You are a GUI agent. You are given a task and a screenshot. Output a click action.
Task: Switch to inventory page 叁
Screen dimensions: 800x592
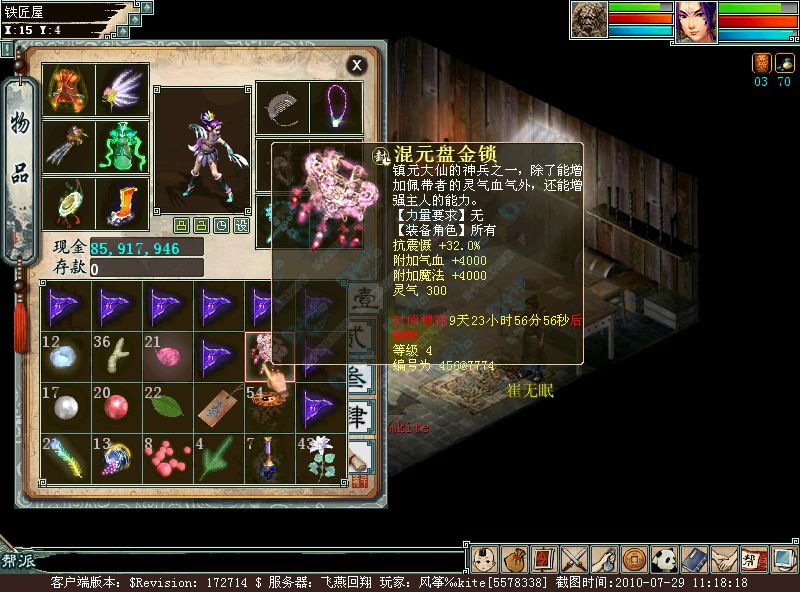click(360, 378)
